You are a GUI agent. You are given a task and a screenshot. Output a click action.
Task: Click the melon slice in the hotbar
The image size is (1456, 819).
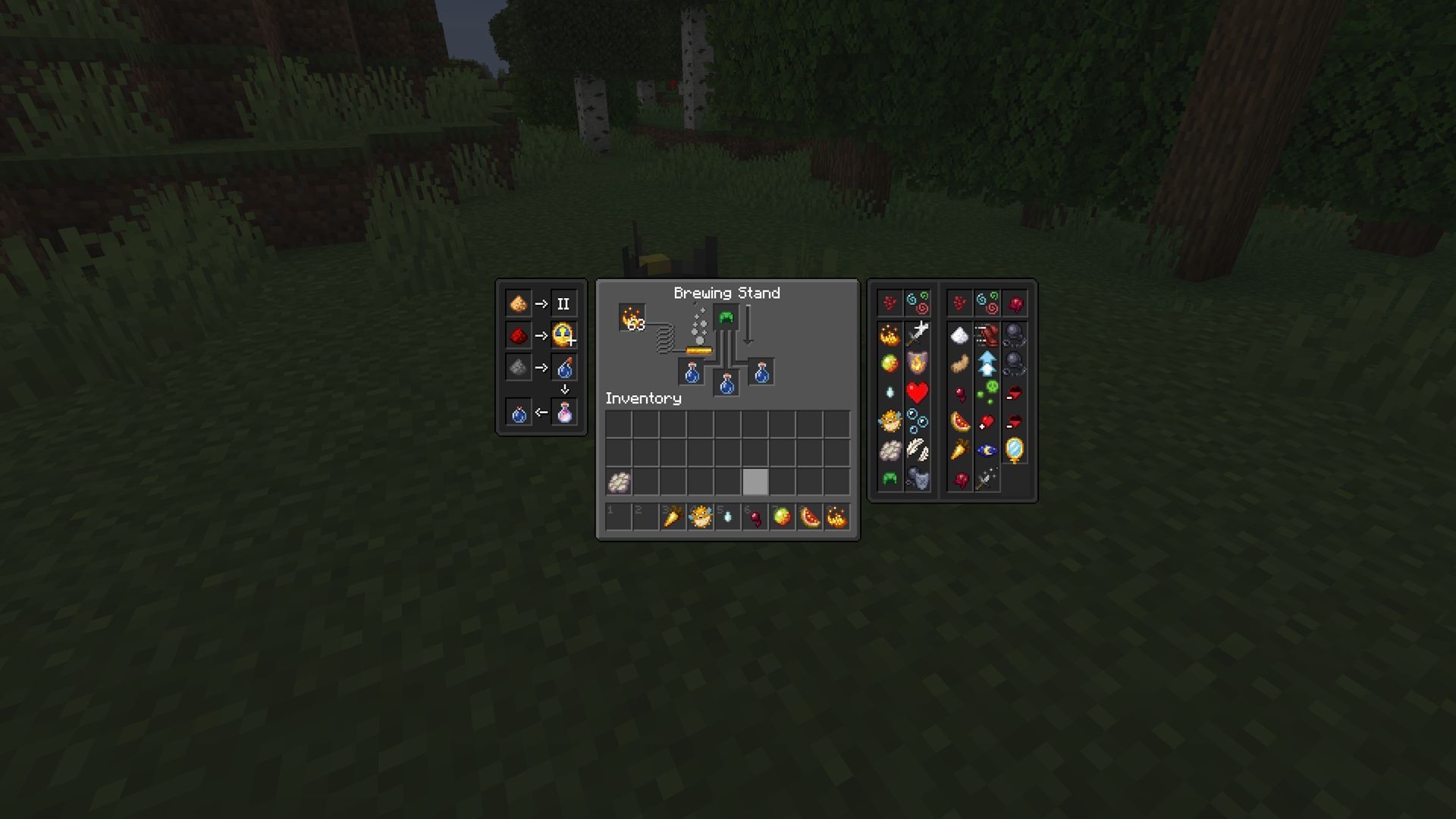[808, 517]
